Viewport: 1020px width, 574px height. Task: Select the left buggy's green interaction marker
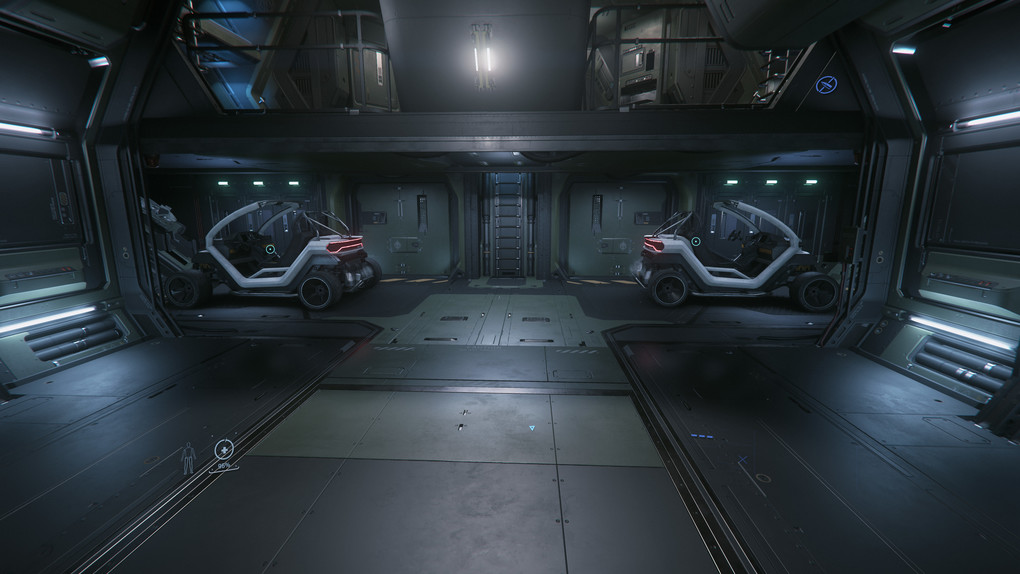point(270,248)
